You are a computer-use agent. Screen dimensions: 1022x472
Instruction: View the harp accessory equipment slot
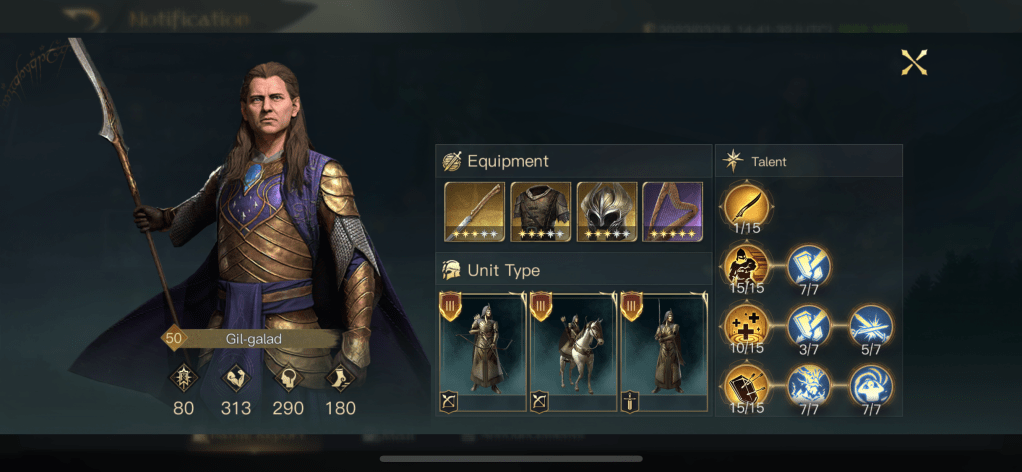672,211
